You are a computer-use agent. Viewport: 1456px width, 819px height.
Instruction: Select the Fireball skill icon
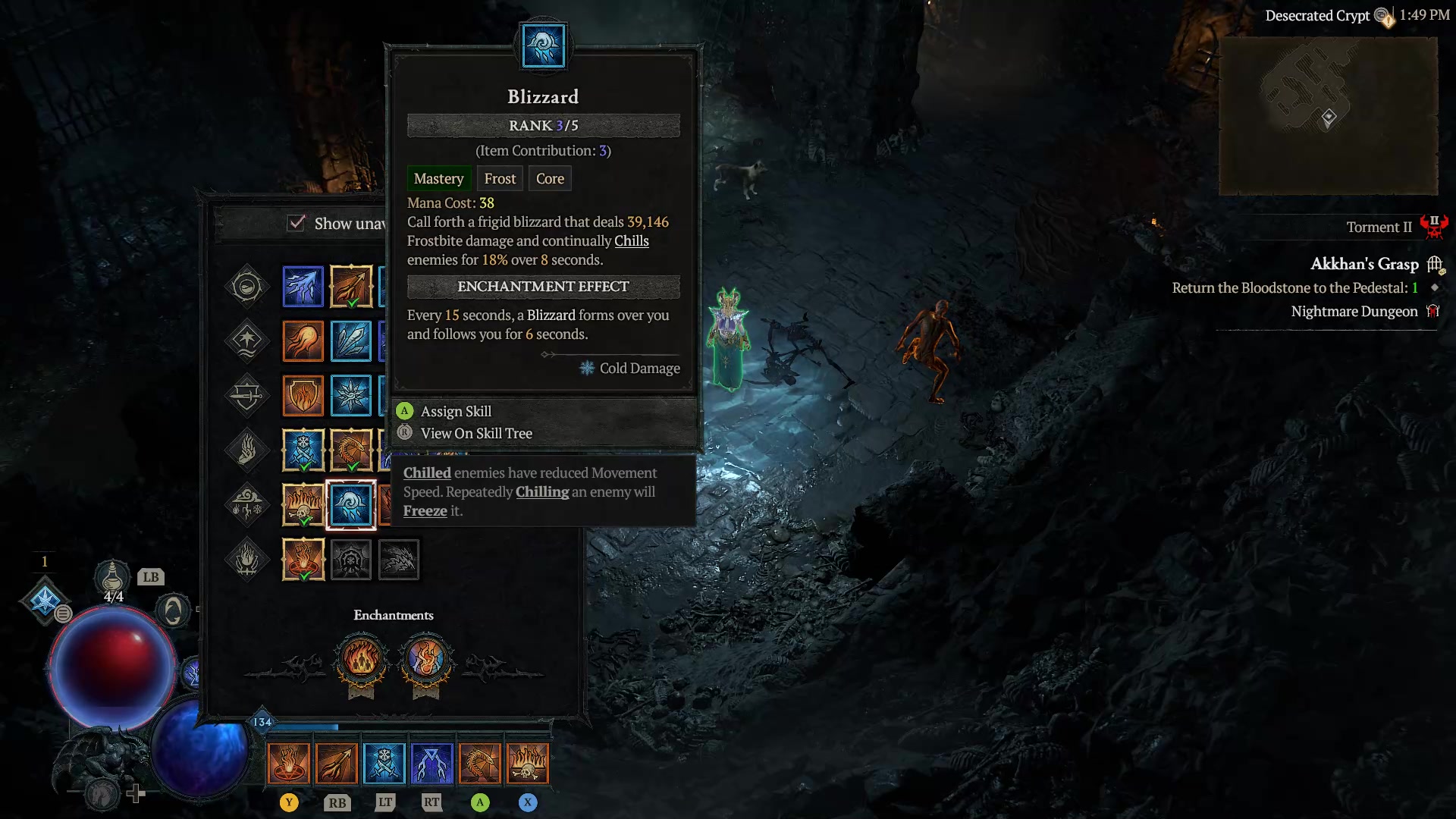[303, 341]
